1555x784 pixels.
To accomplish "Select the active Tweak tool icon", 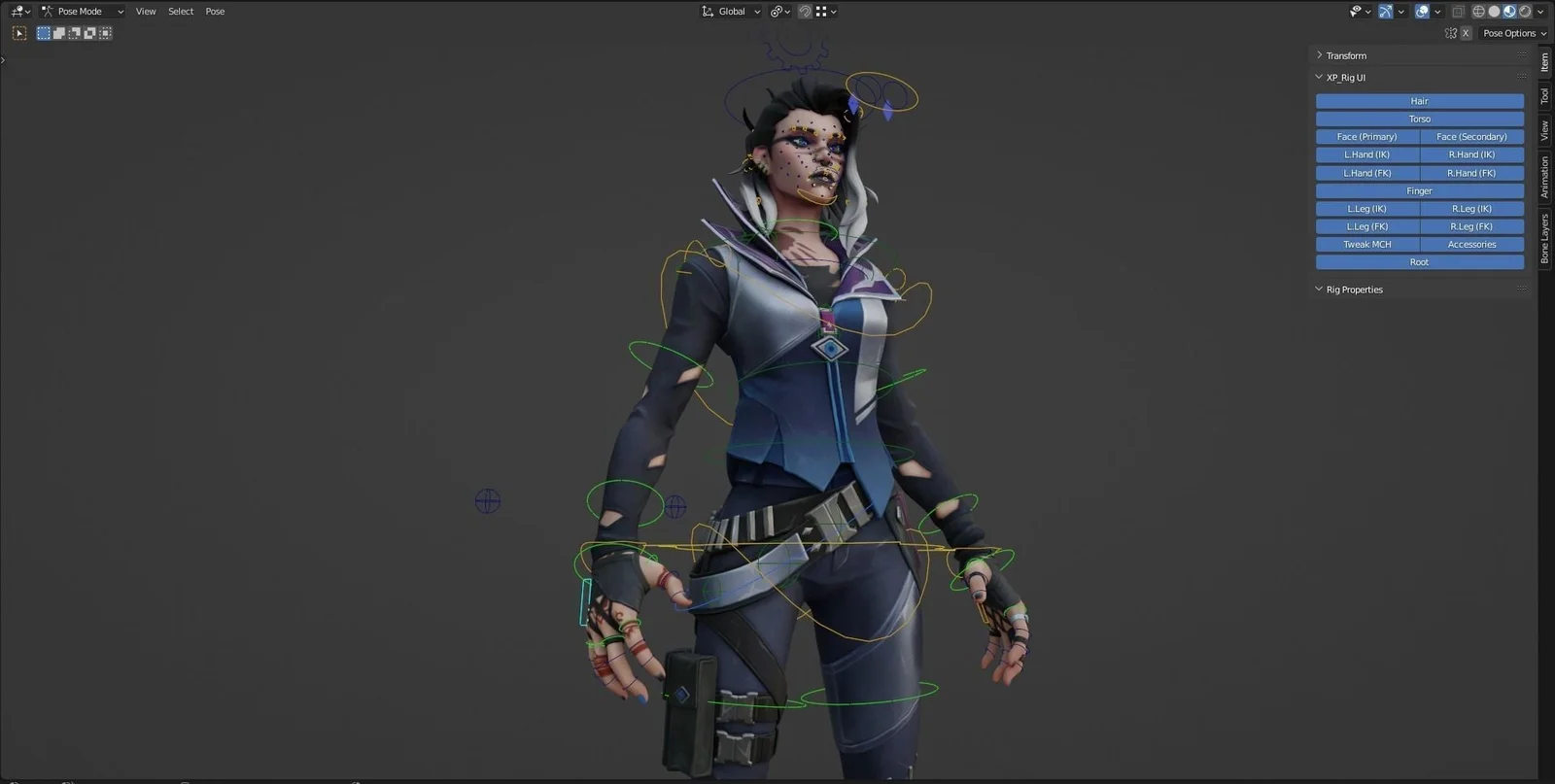I will [18, 32].
